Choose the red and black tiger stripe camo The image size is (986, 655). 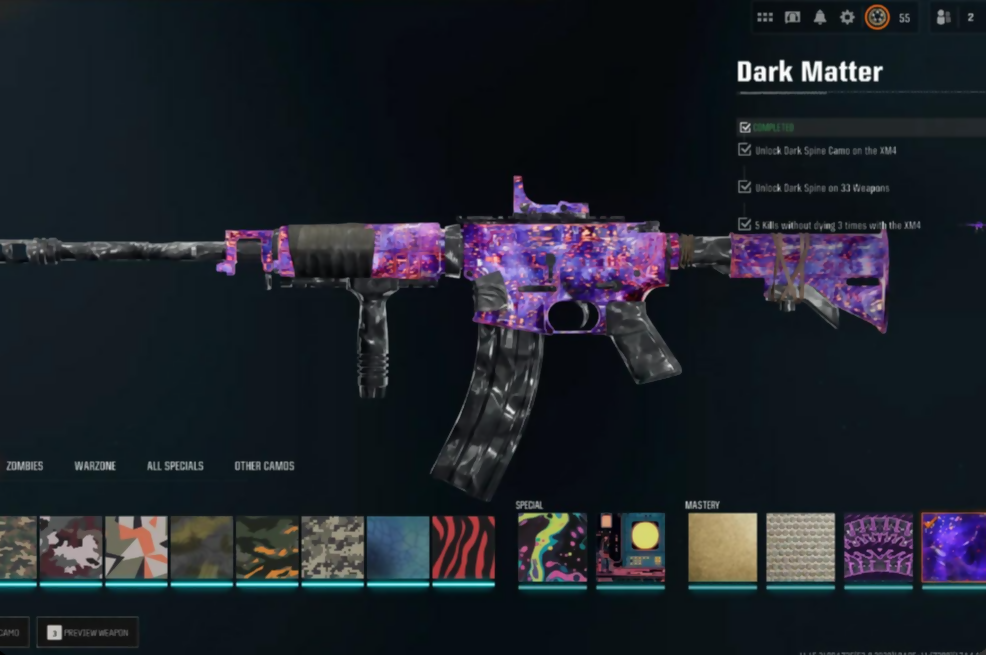tap(463, 547)
